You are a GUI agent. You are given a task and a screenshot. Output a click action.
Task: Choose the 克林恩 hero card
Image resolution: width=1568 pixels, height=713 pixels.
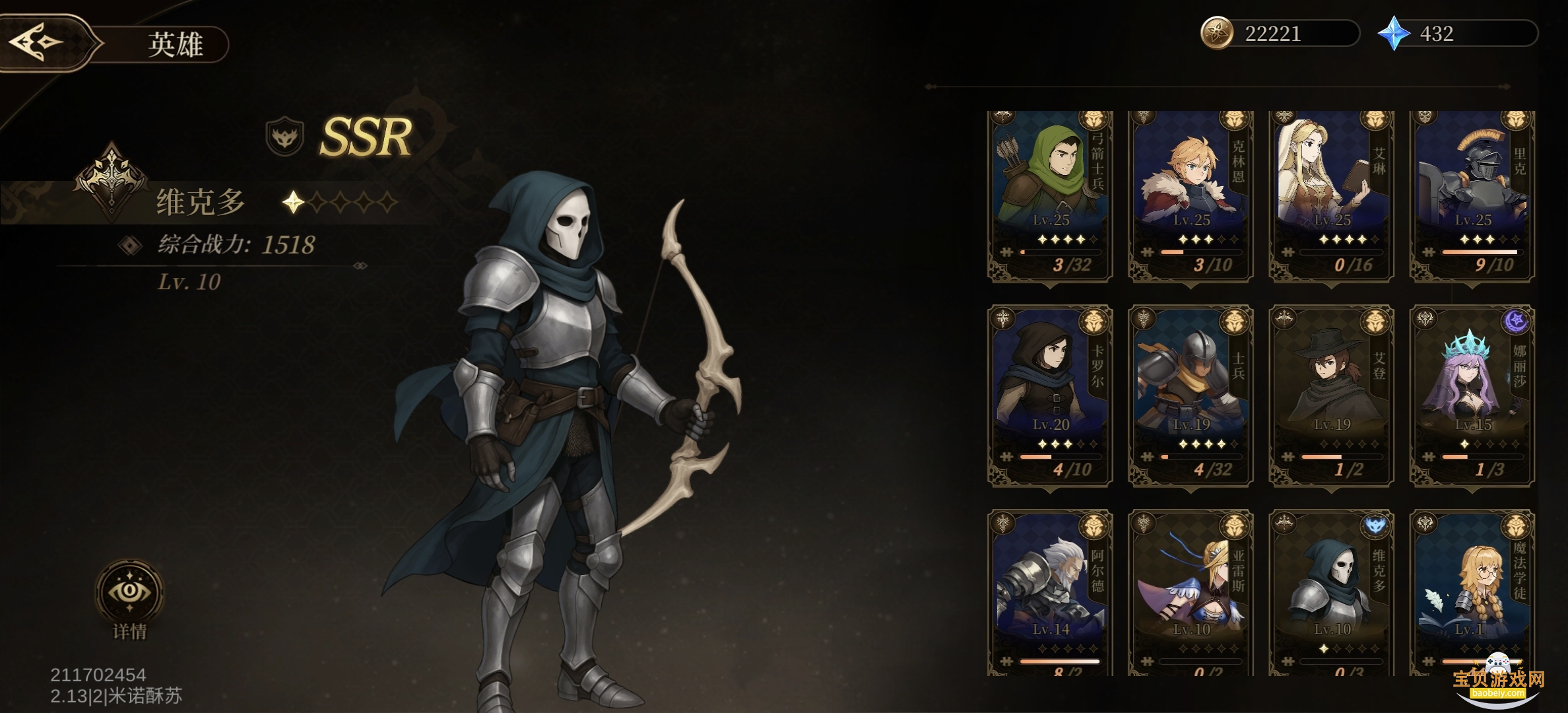pos(1191,195)
